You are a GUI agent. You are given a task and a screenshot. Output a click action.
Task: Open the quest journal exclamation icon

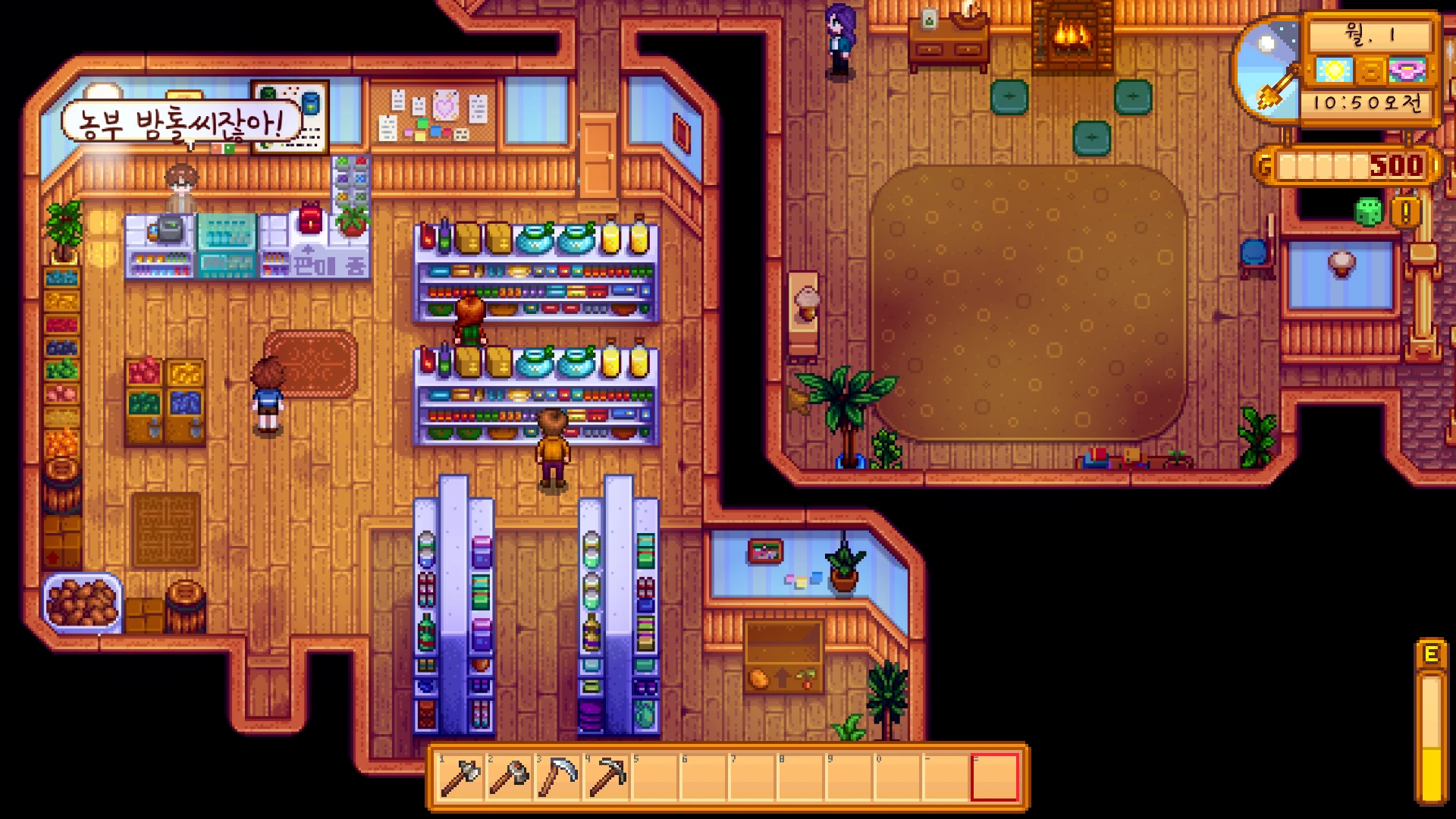tap(1405, 212)
